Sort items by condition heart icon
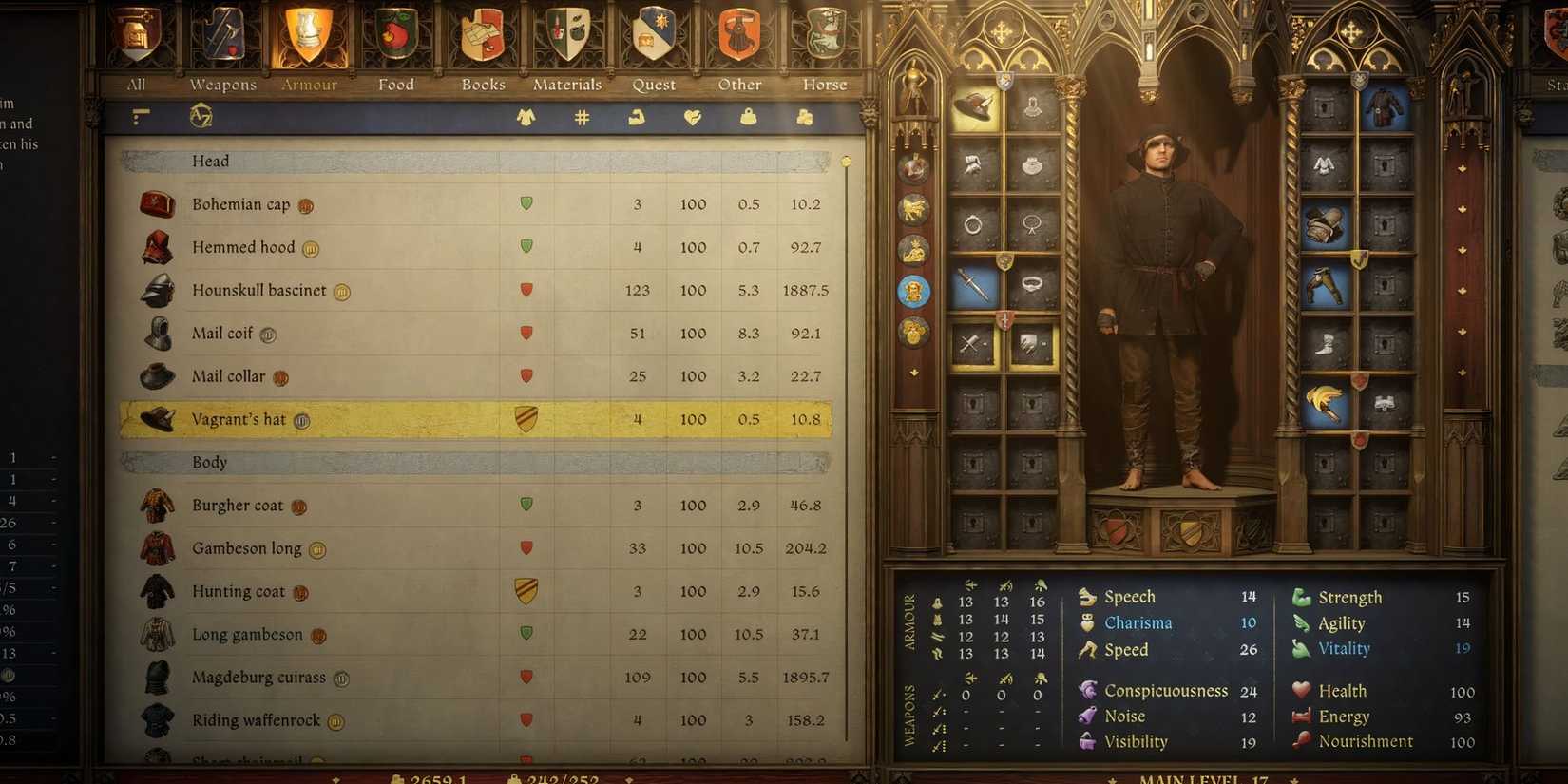 pos(693,117)
